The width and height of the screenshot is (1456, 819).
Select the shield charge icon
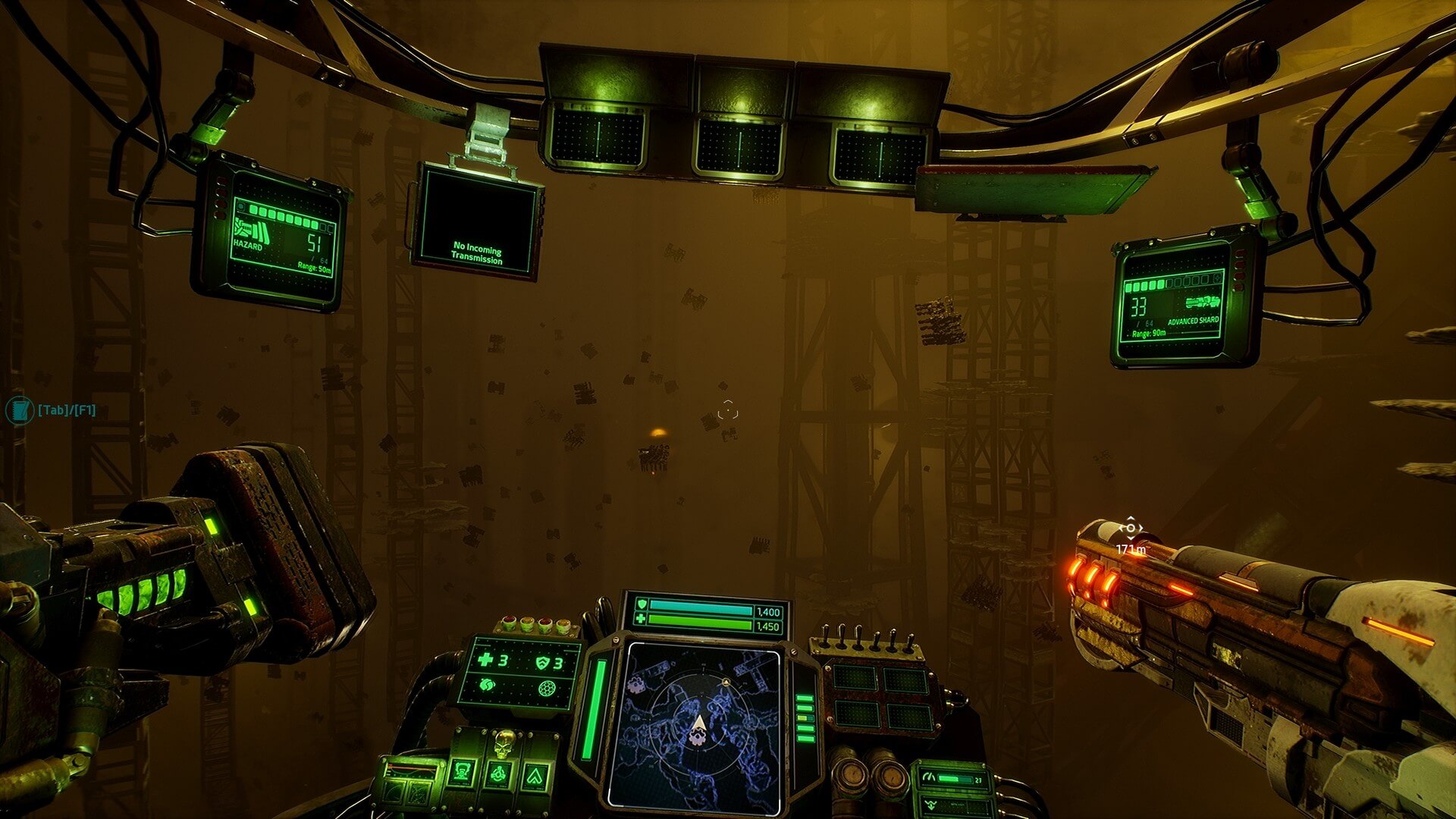point(542,664)
